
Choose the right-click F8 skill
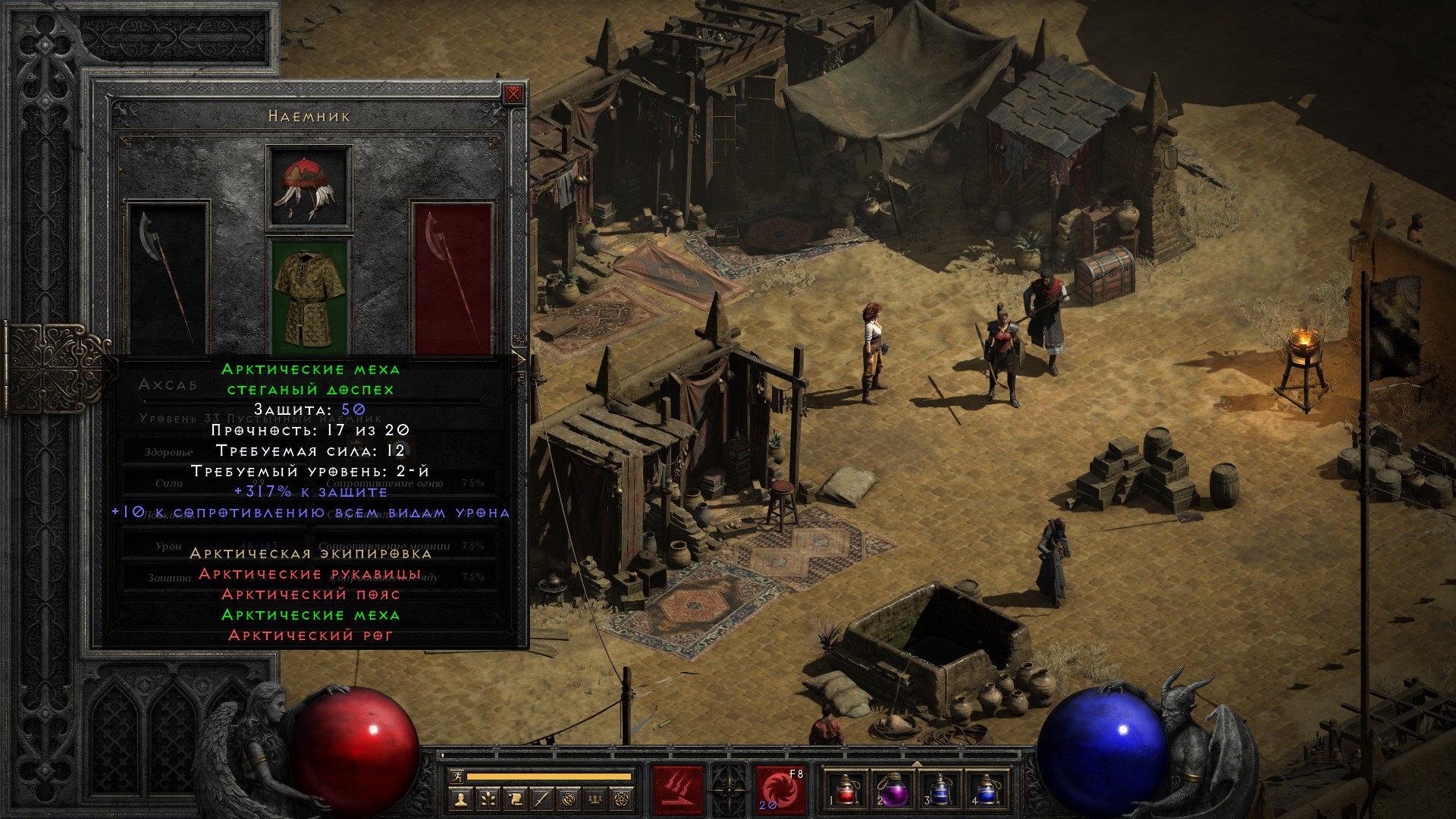(780, 791)
